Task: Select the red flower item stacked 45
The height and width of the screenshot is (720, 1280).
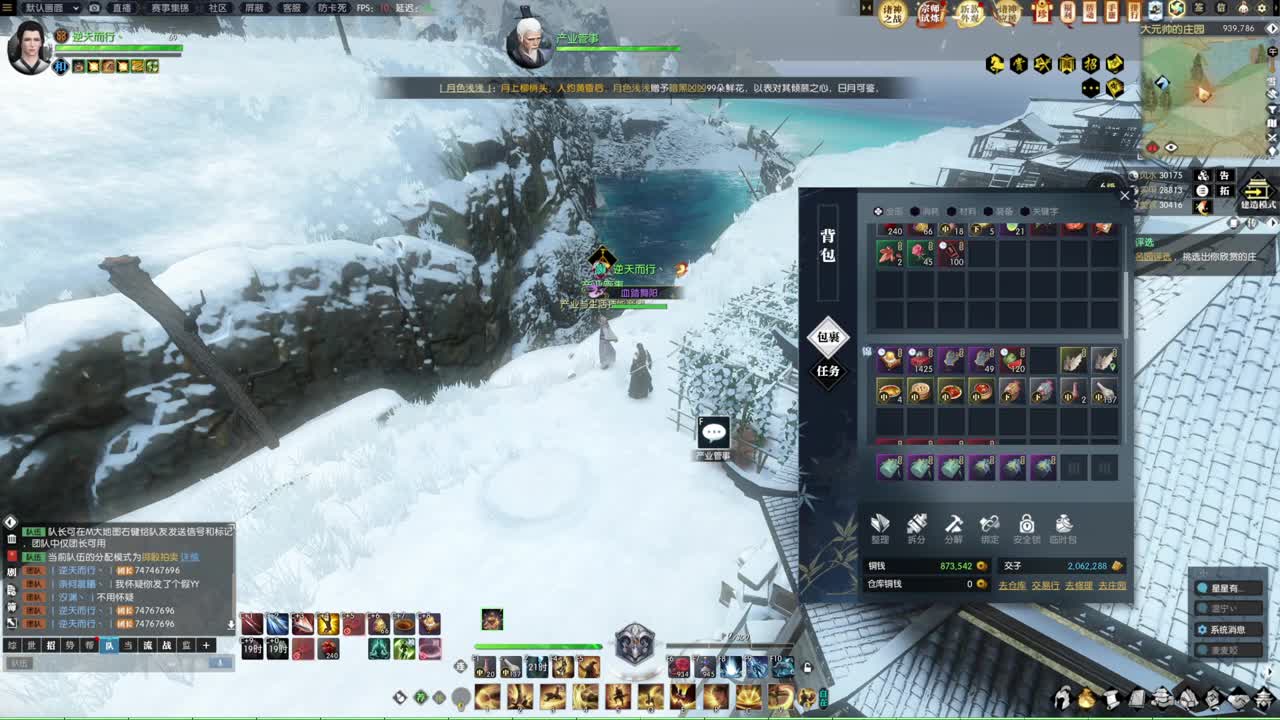Action: pyautogui.click(x=921, y=254)
